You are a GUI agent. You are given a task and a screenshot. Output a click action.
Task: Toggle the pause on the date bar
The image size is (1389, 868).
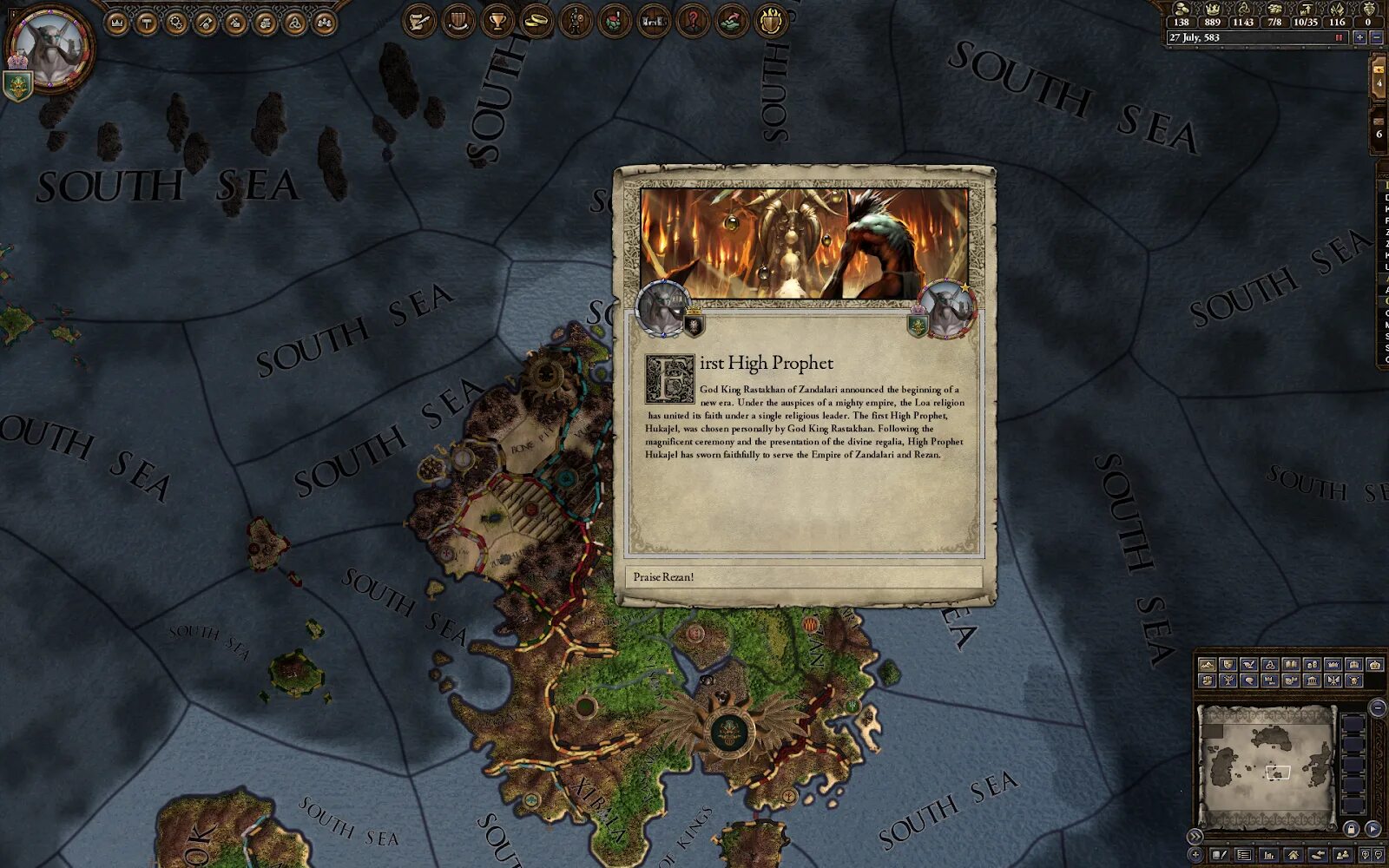(x=1339, y=38)
